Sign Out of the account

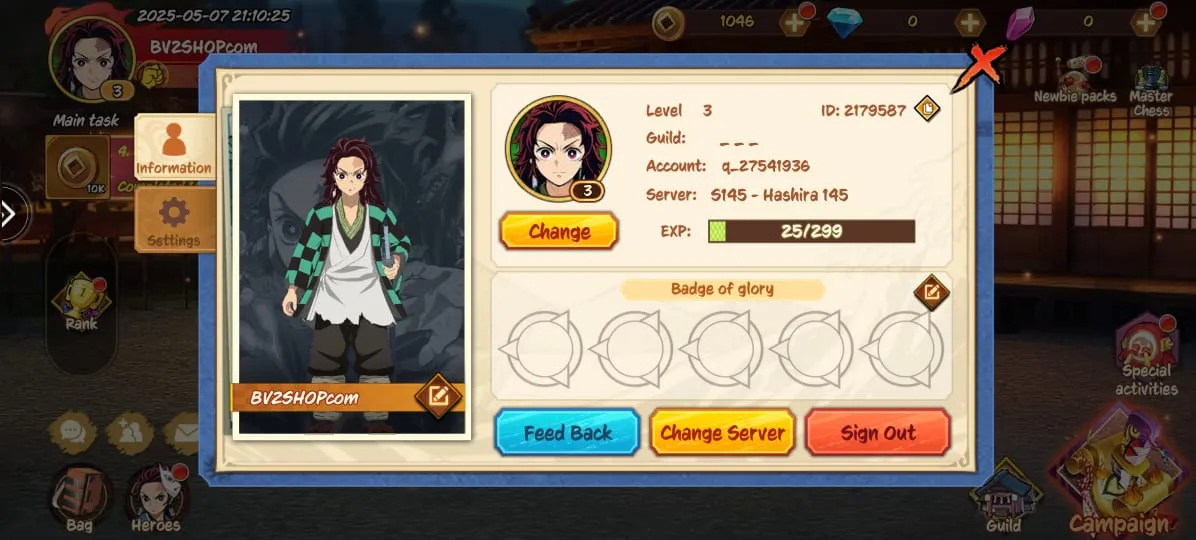coord(877,433)
